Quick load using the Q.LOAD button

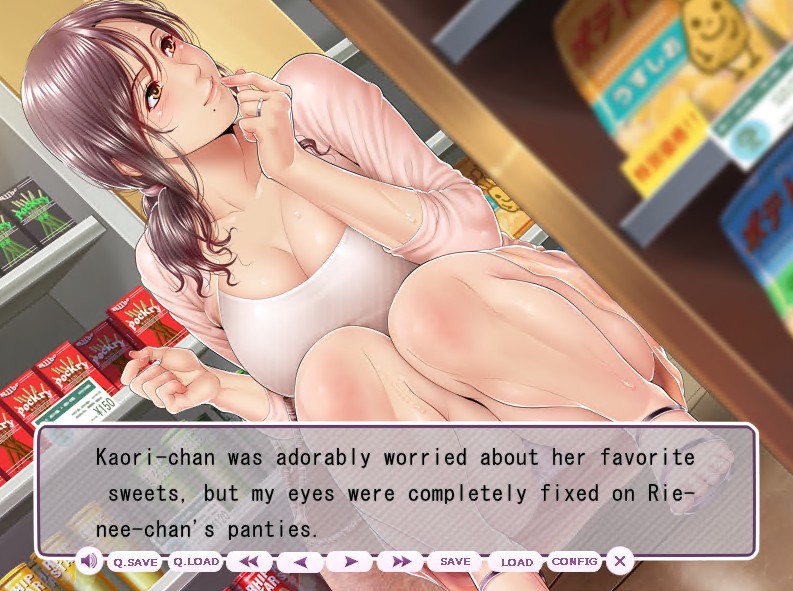196,562
